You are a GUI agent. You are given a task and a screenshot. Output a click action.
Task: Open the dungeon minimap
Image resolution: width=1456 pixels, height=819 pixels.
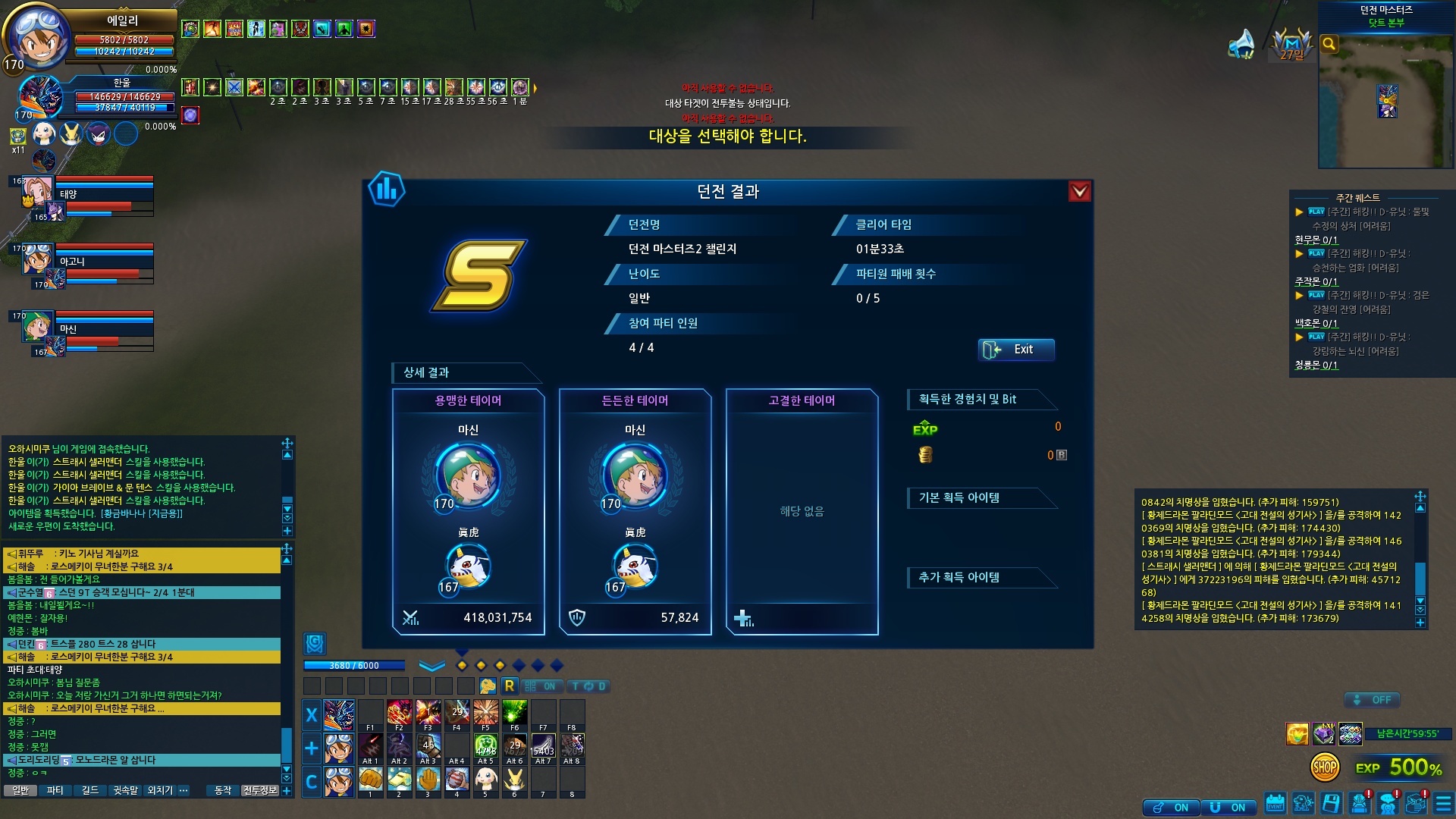(1386, 99)
